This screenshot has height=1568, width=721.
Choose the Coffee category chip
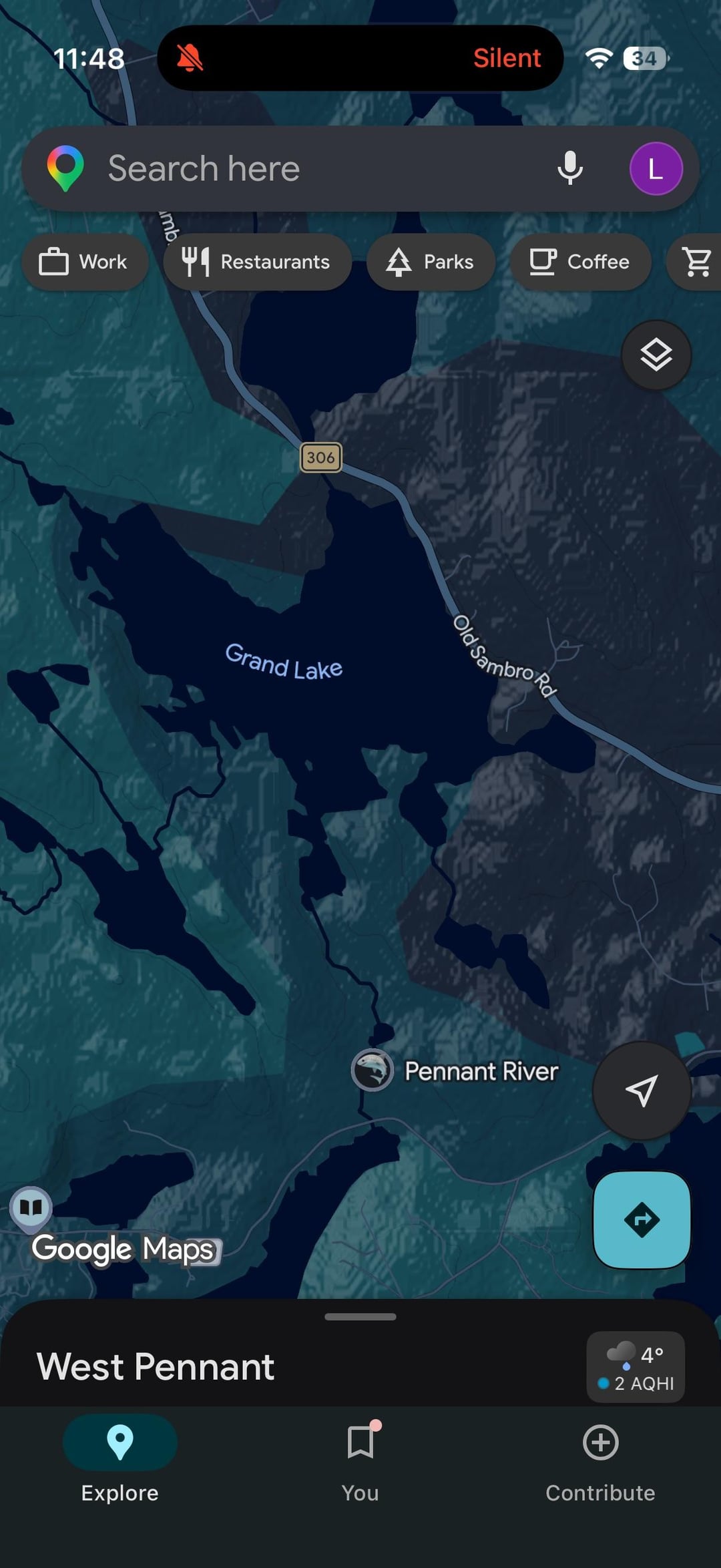[580, 262]
